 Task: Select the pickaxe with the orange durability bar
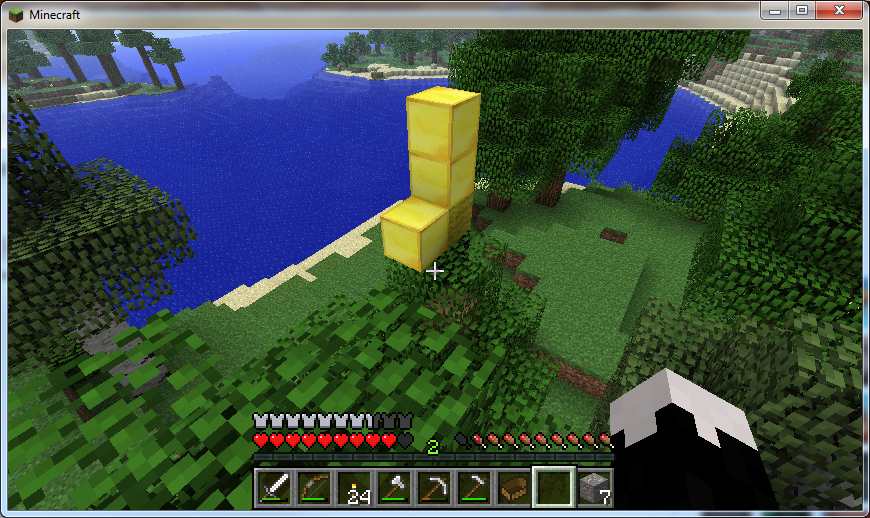click(x=433, y=486)
